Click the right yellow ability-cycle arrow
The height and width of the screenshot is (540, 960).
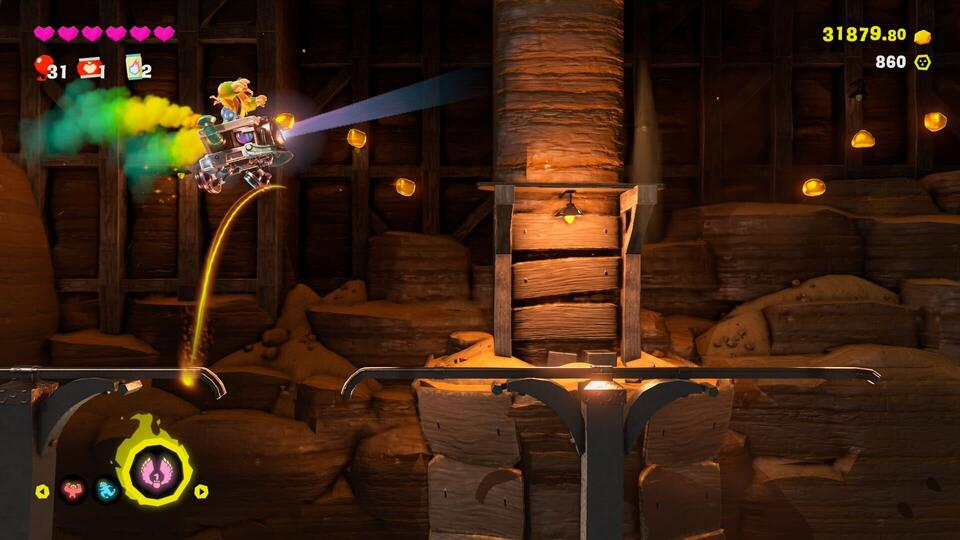[201, 491]
